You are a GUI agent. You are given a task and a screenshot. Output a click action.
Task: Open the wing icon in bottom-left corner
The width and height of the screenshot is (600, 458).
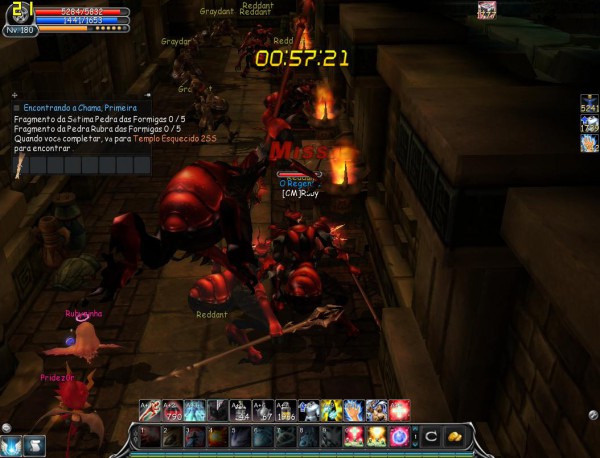tap(11, 446)
